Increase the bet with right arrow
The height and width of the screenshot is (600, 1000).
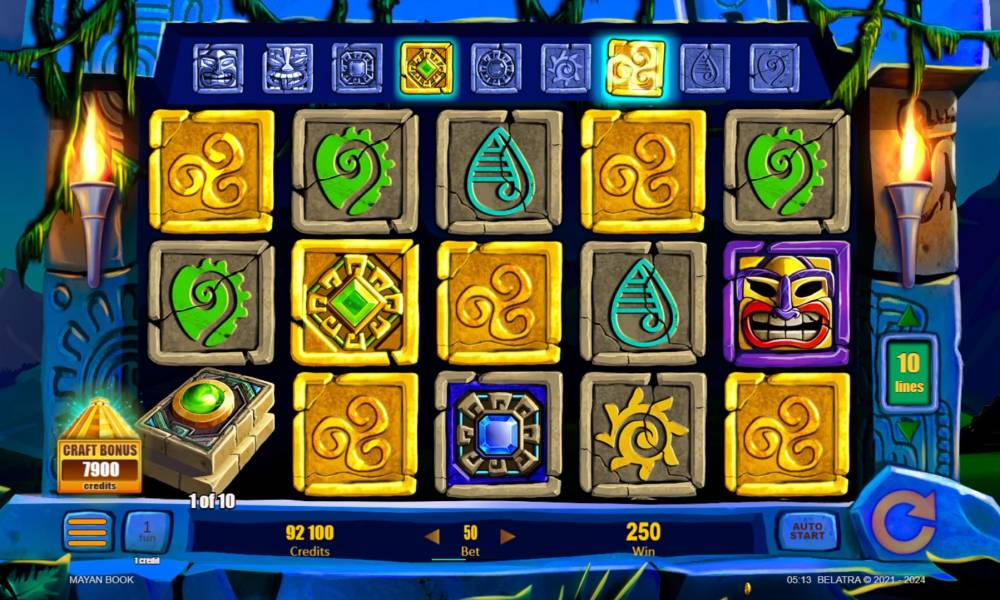508,537
